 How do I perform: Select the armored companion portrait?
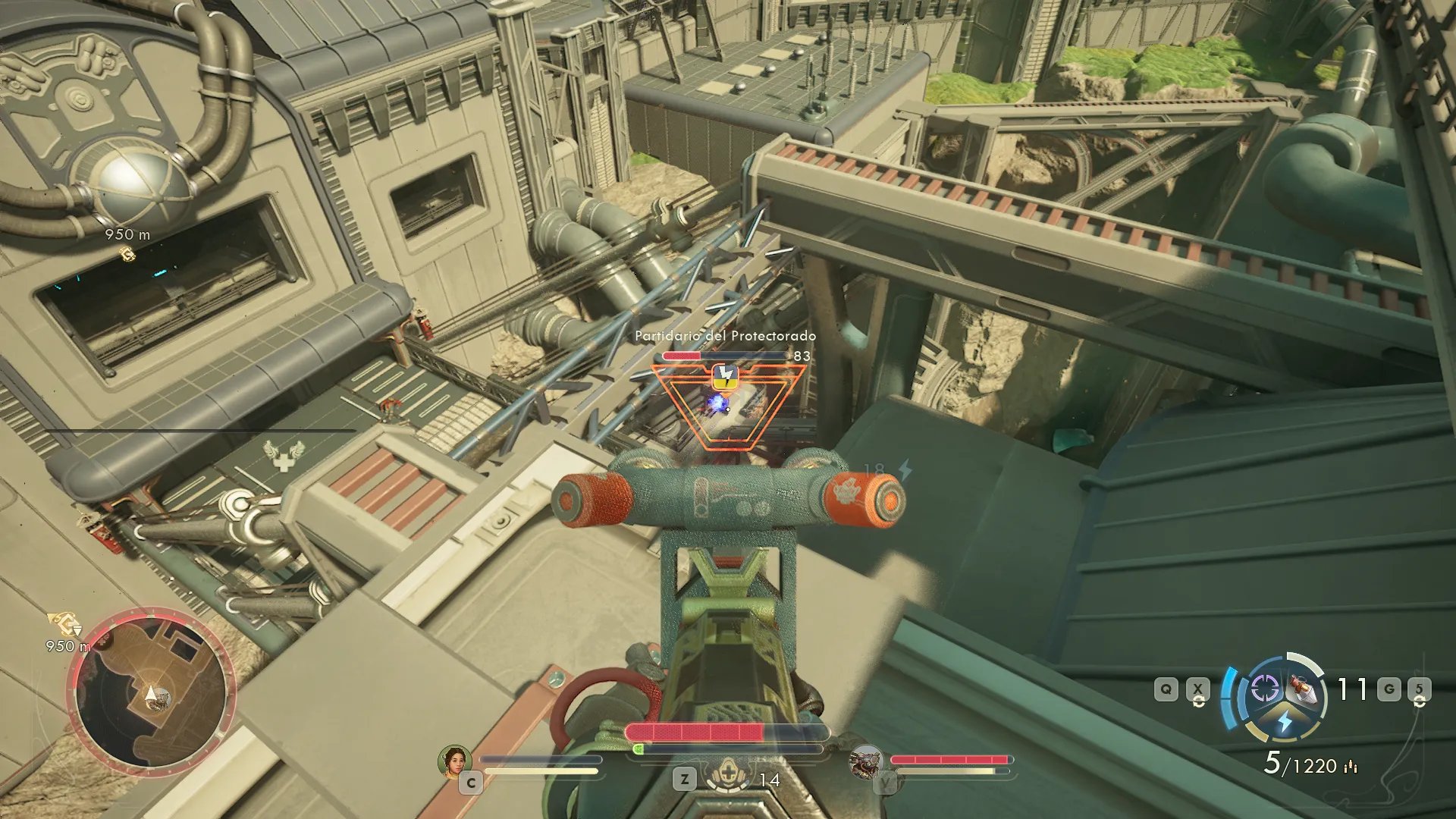click(x=866, y=761)
